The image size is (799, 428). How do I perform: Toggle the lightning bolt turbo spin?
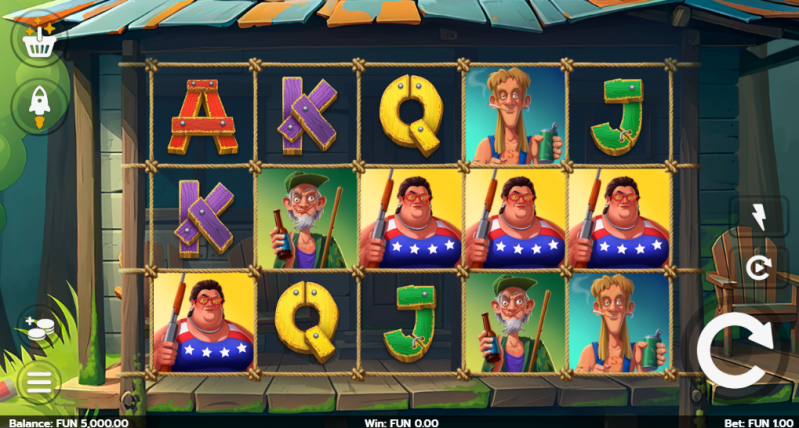click(x=756, y=217)
